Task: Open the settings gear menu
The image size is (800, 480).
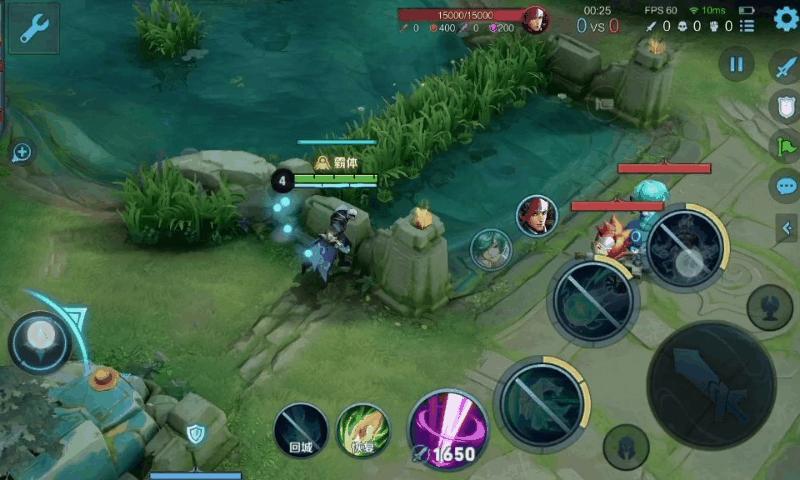Action: [x=786, y=18]
